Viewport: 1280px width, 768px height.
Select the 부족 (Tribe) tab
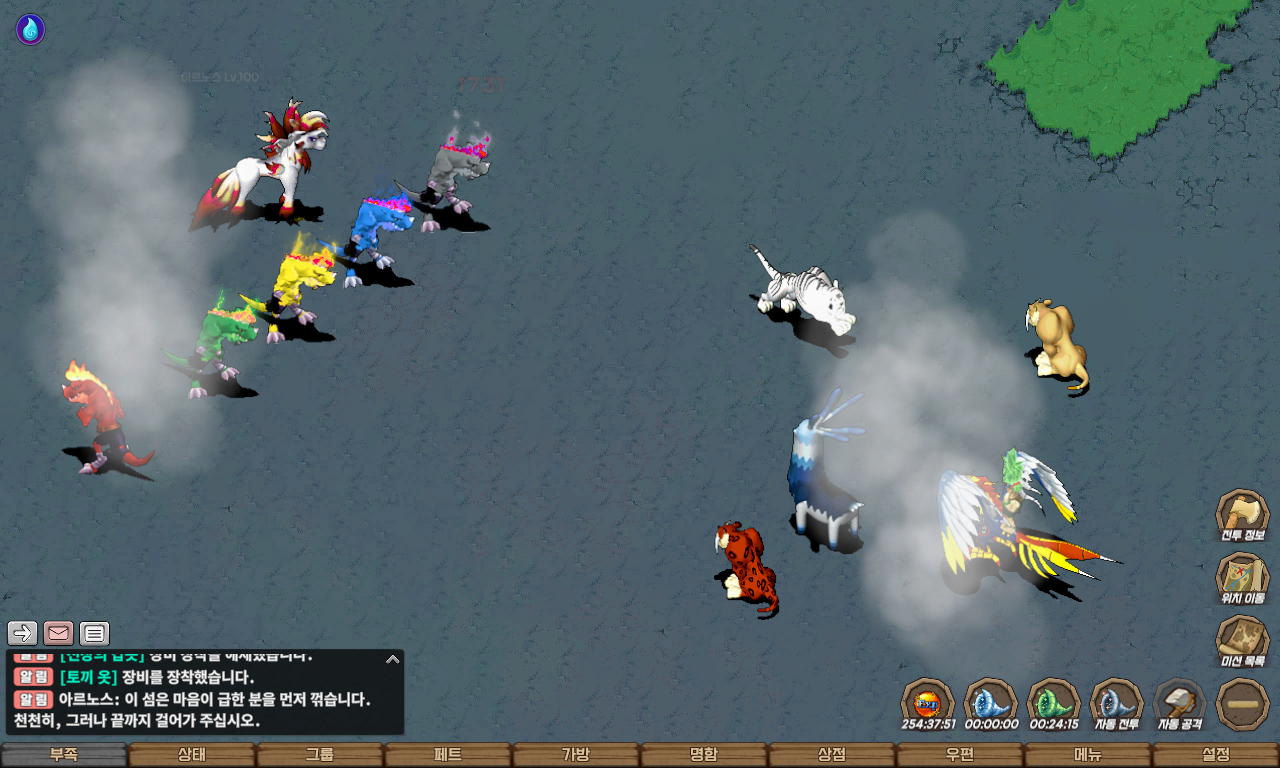pyautogui.click(x=64, y=755)
